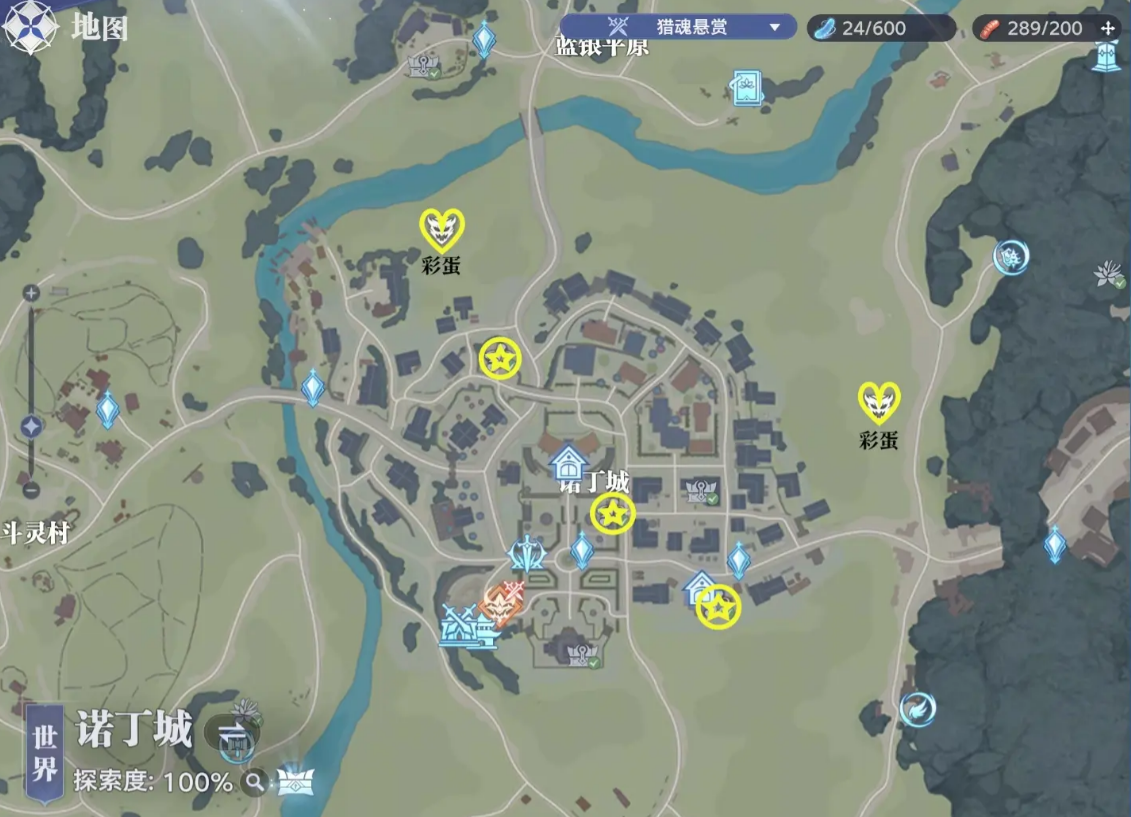The image size is (1131, 817).
Task: Click the yellow star marker beside 诺丁城 label
Action: (612, 514)
